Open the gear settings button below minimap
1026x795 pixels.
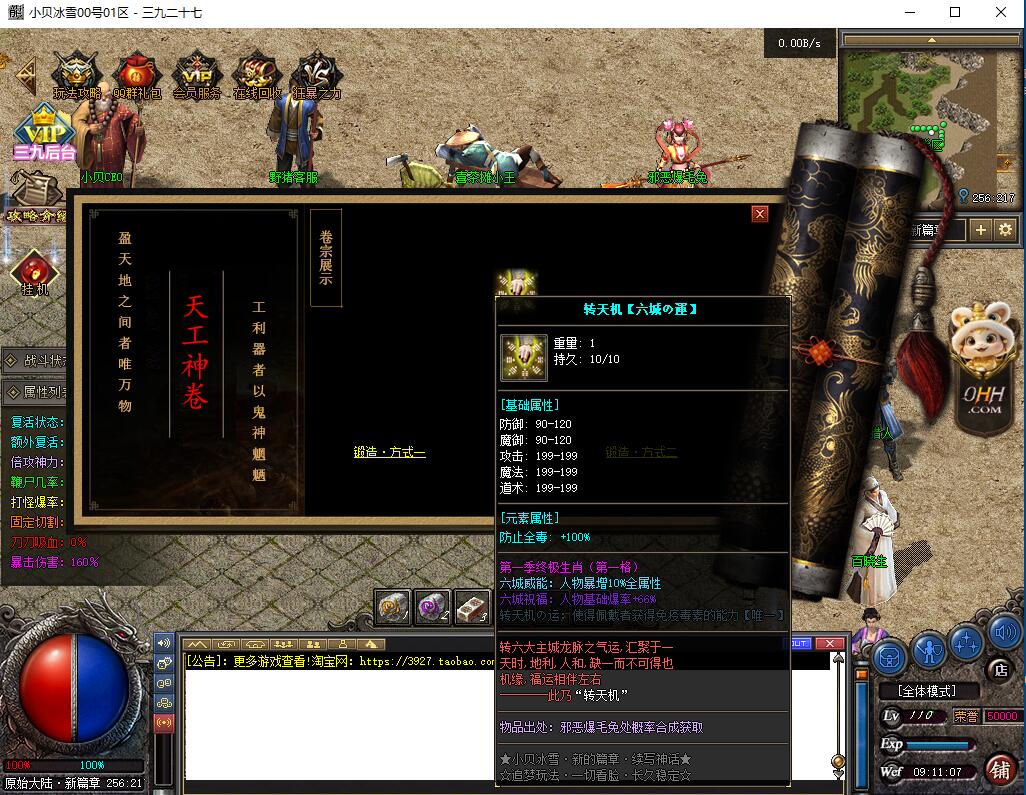click(x=1005, y=230)
